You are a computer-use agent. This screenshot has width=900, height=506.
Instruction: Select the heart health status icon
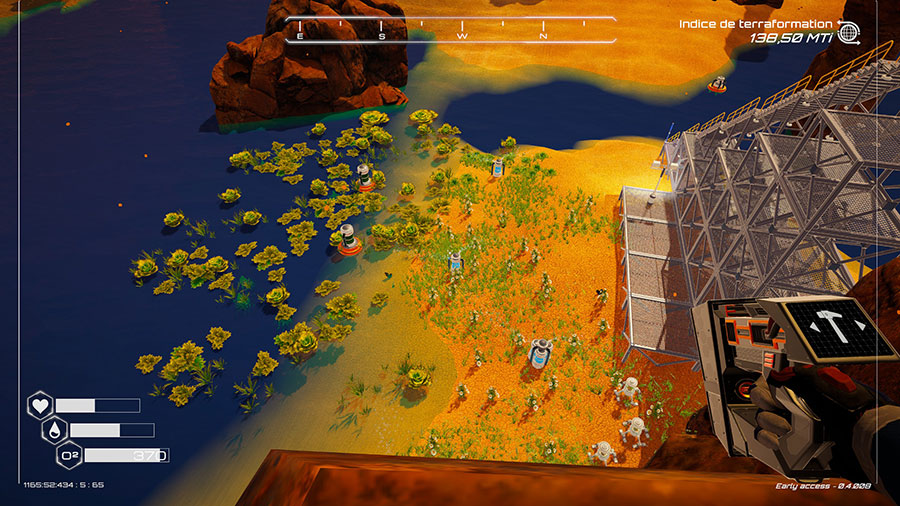(x=40, y=406)
